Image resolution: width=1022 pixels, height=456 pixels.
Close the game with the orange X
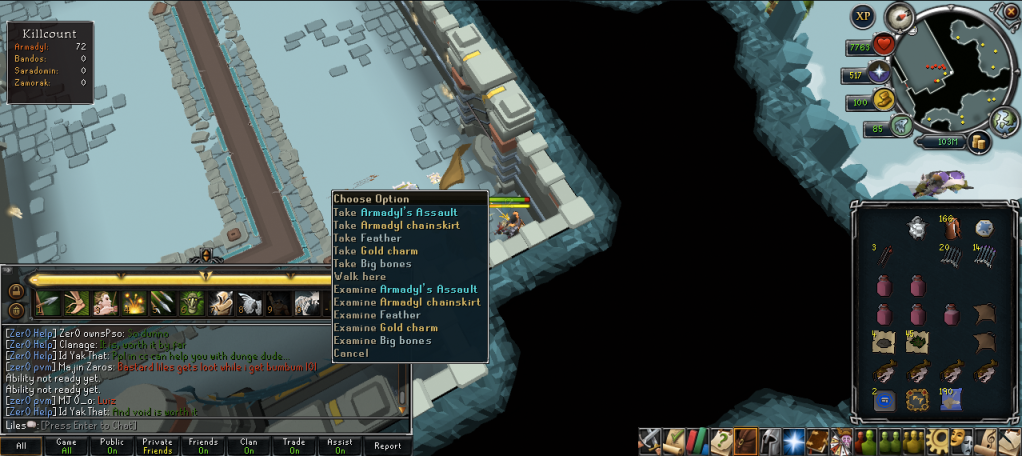click(x=1010, y=10)
